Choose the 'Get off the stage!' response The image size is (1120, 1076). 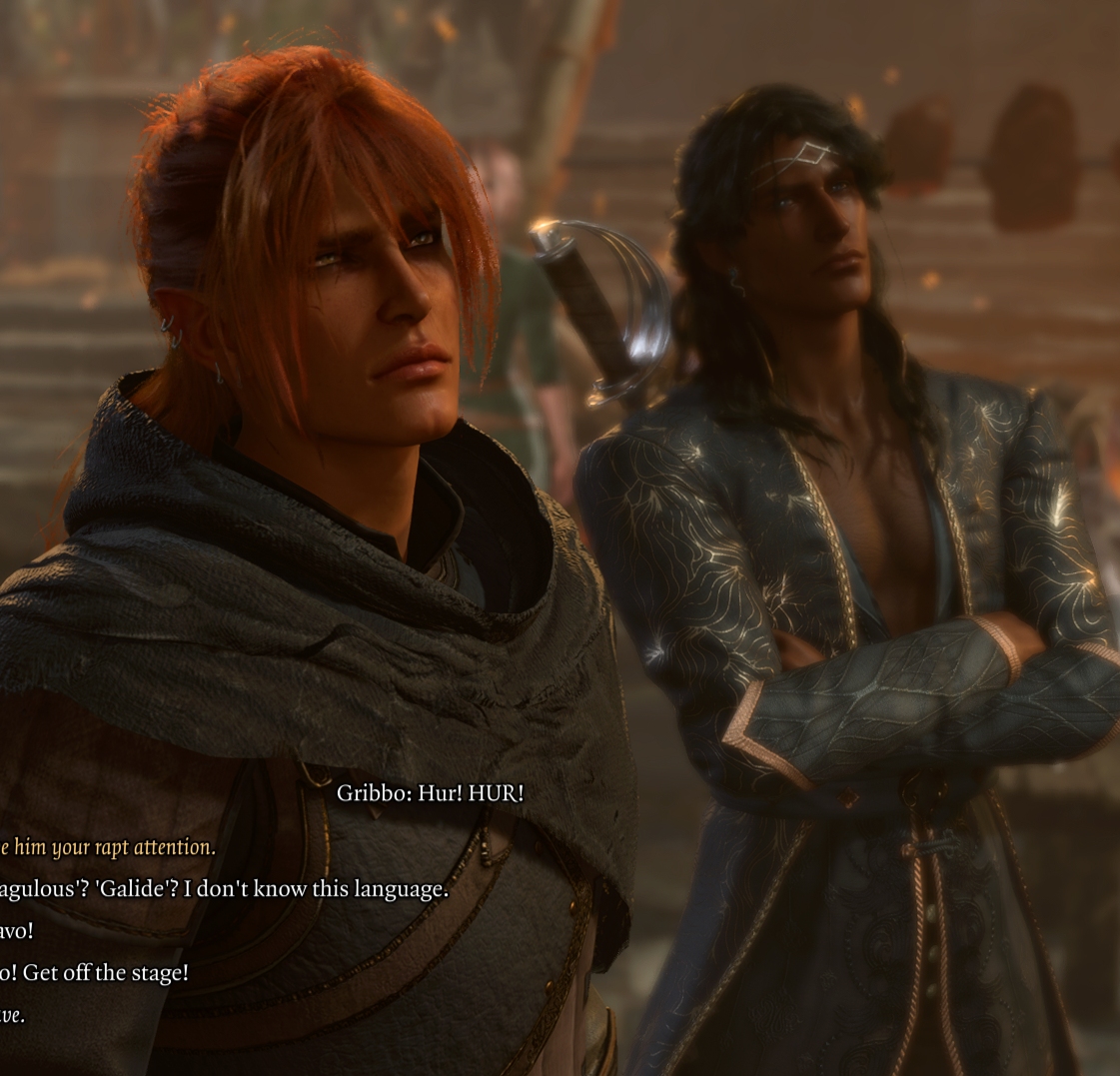point(95,972)
